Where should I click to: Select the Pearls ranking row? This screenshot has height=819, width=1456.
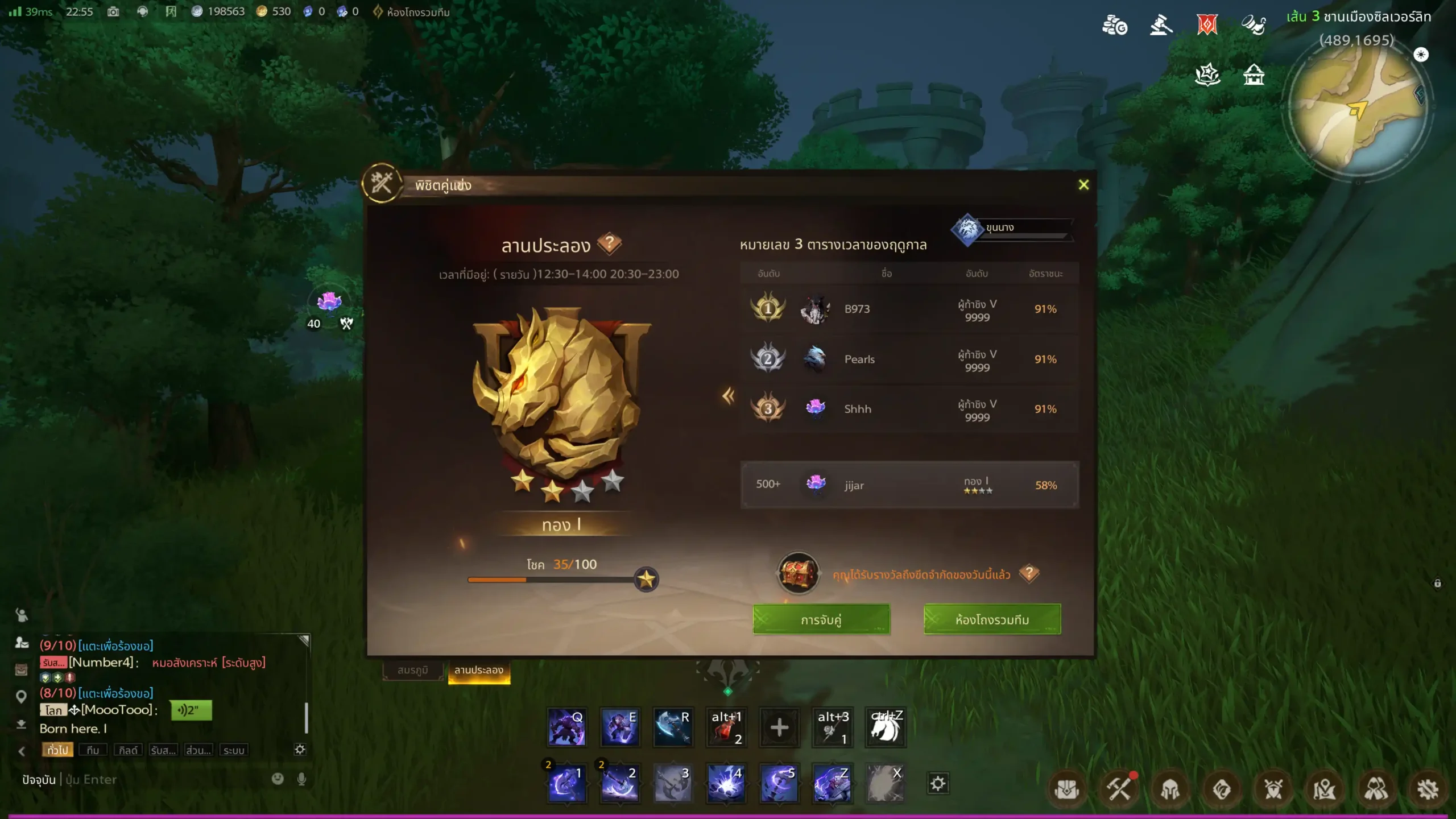[x=908, y=359]
